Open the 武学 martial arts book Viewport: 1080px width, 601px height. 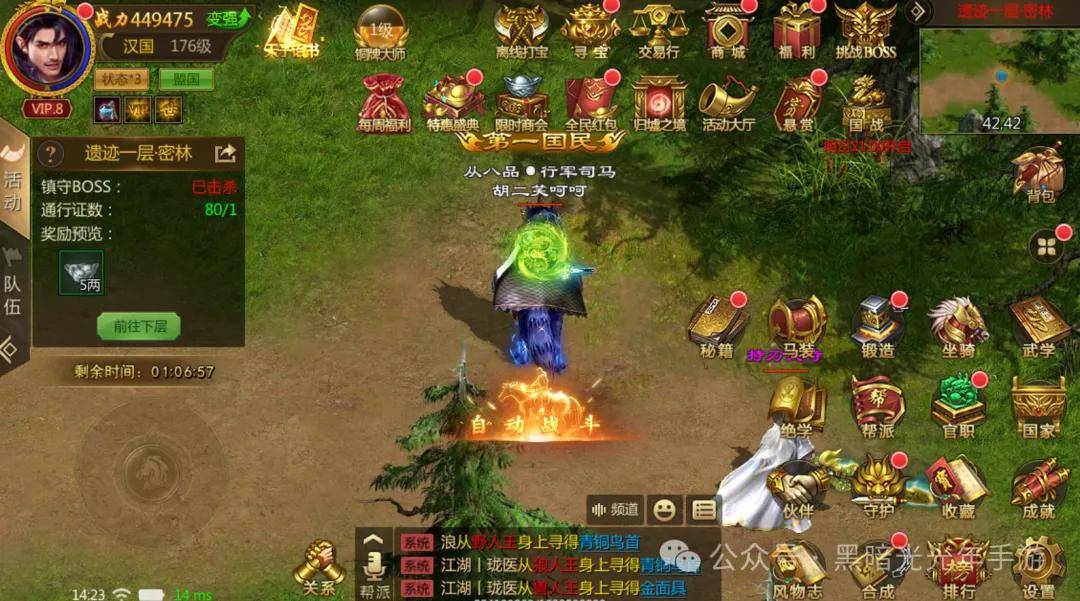(x=1039, y=326)
